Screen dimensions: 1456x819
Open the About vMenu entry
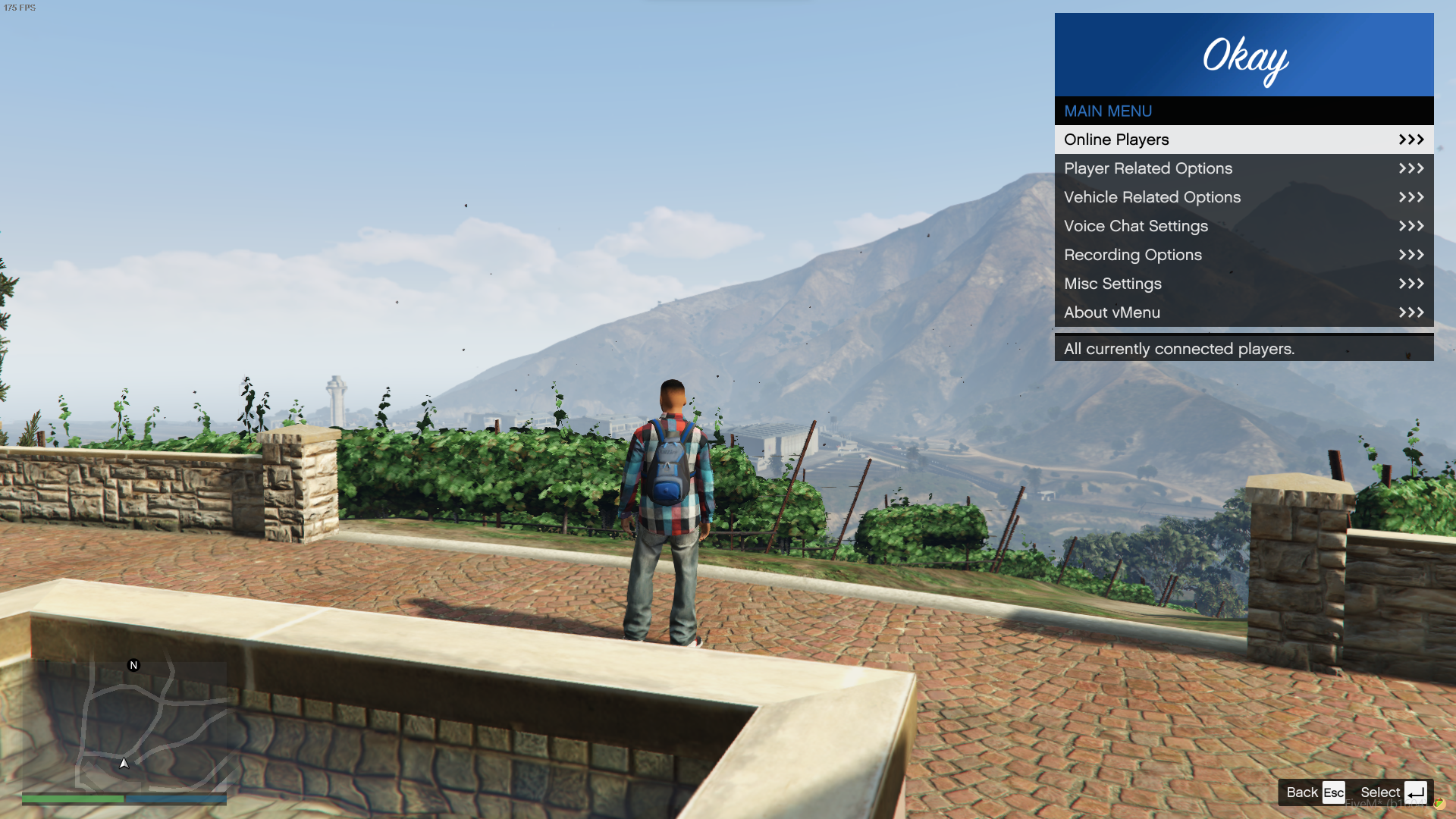click(1112, 312)
